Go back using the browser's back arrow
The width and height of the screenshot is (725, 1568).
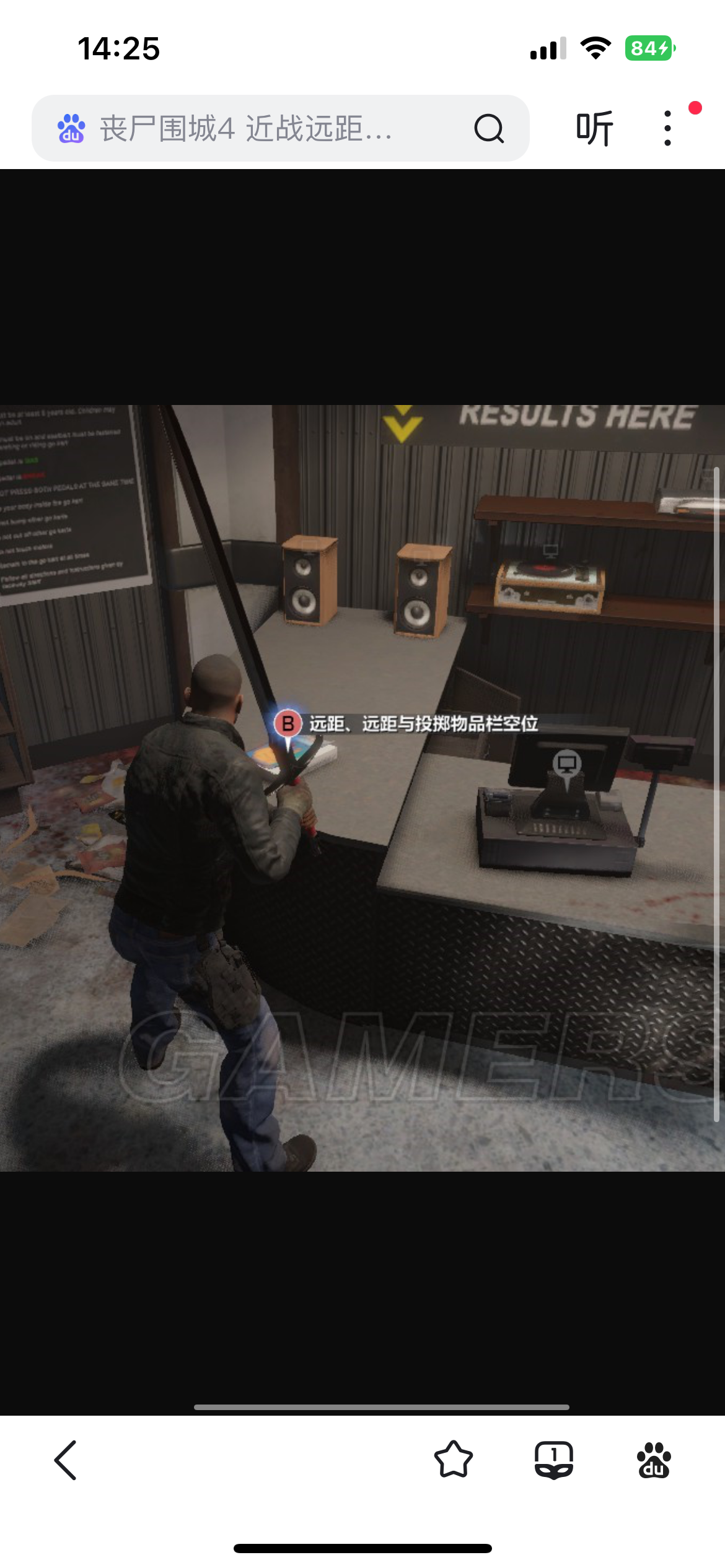click(x=66, y=1460)
